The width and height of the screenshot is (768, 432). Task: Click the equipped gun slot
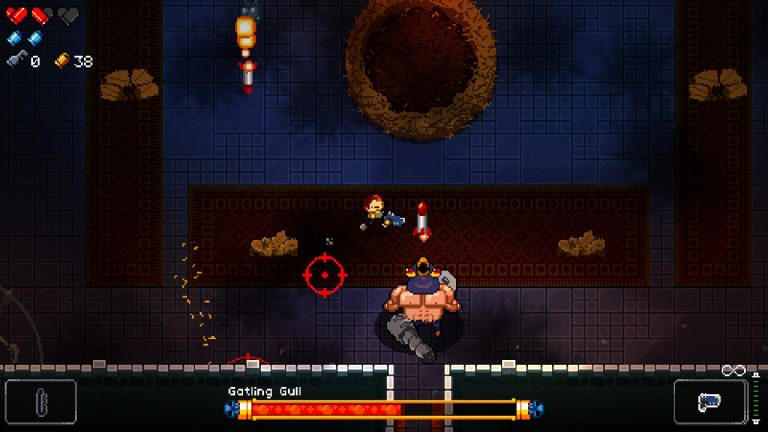point(709,401)
